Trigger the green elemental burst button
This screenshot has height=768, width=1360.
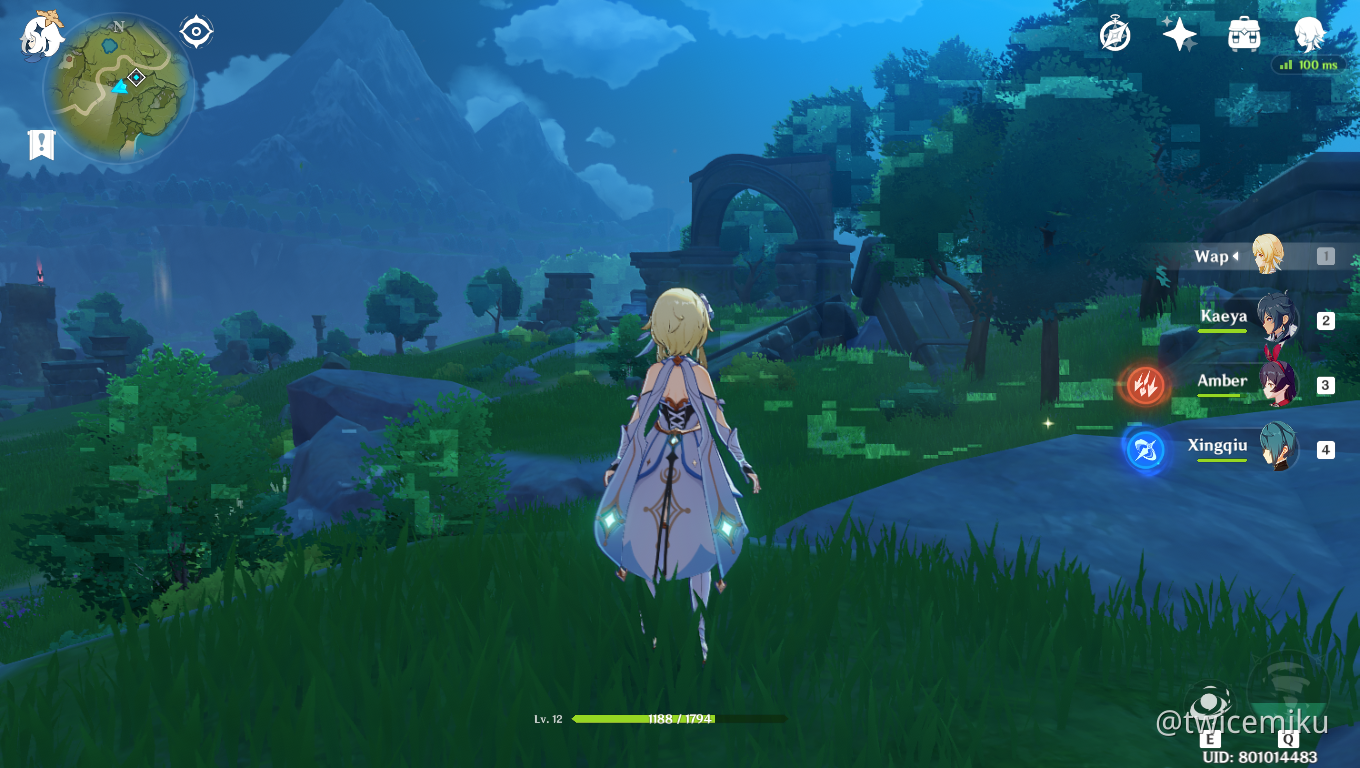coord(1288,692)
